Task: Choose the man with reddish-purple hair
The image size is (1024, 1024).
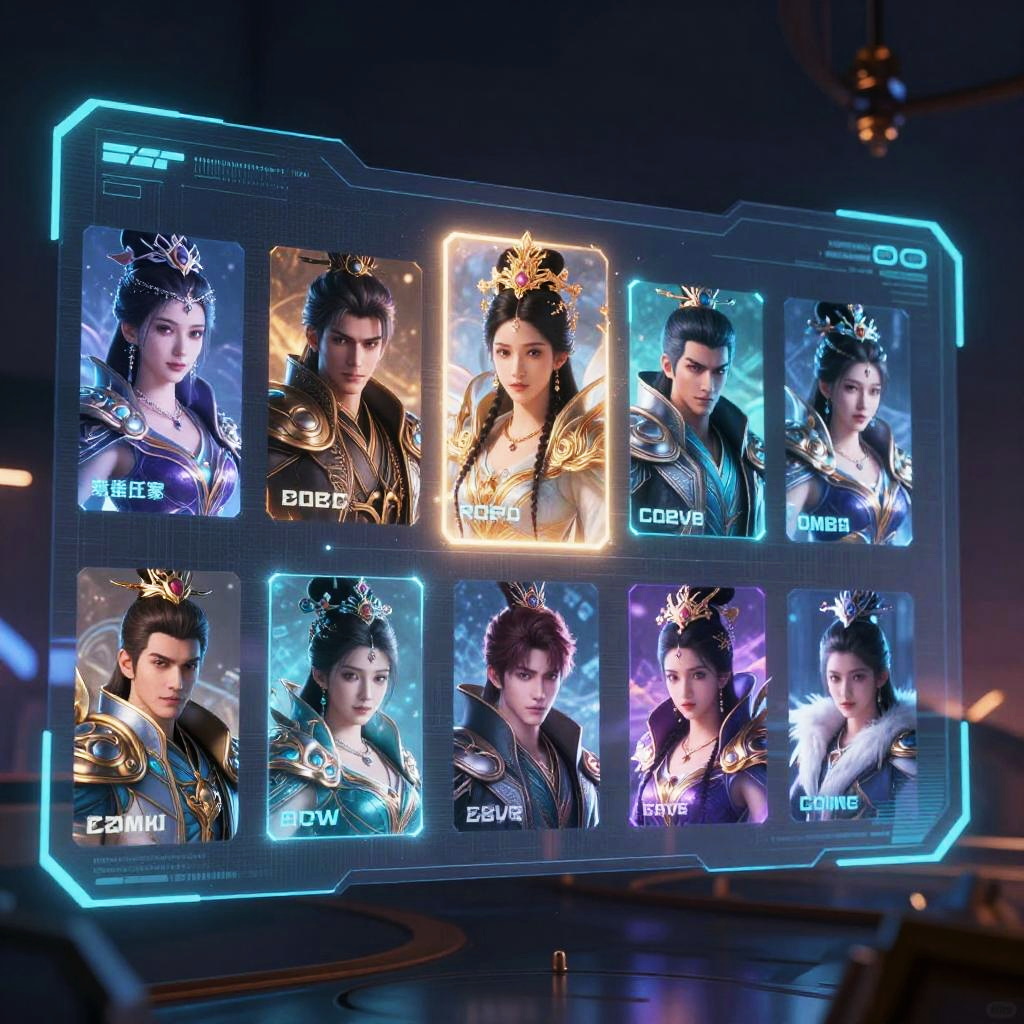Action: tap(525, 706)
